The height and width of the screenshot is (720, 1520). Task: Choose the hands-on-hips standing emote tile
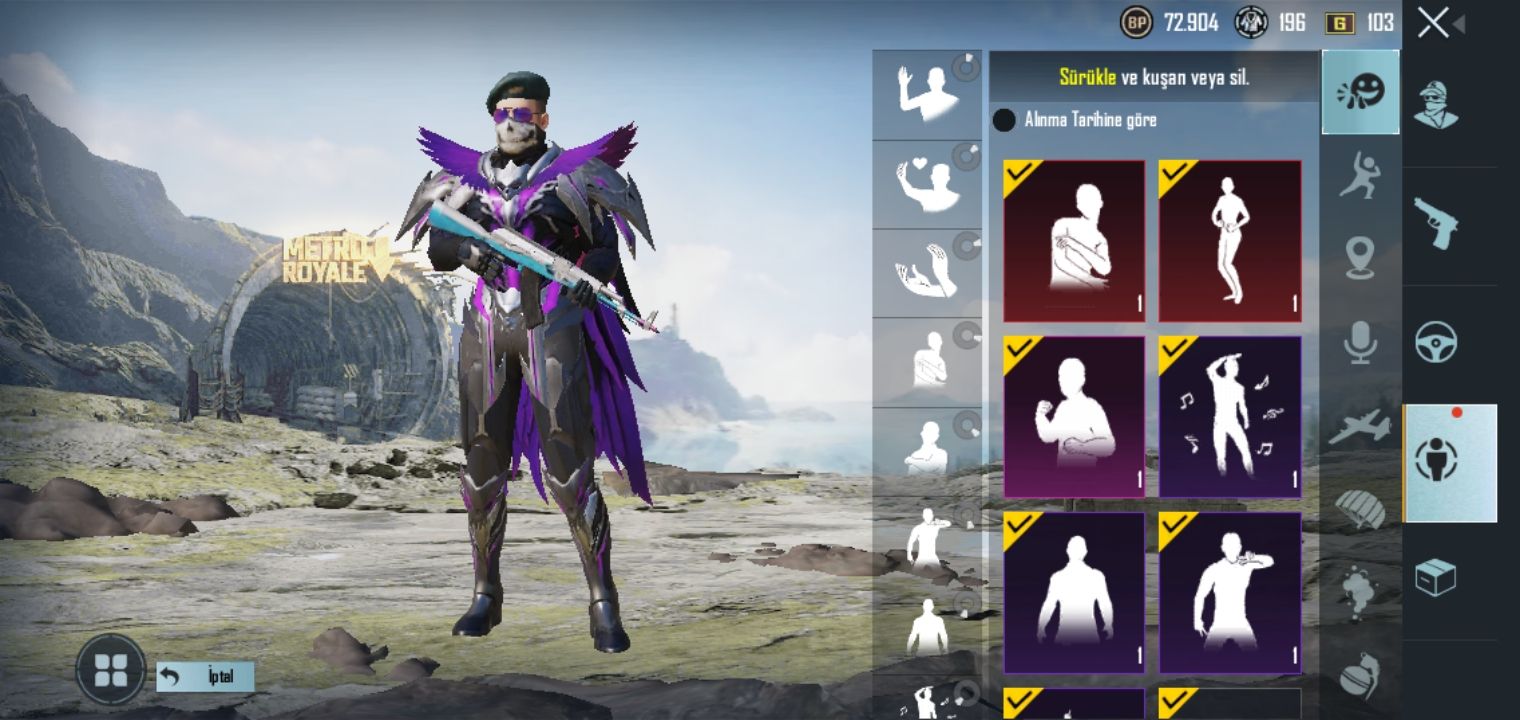click(1229, 241)
